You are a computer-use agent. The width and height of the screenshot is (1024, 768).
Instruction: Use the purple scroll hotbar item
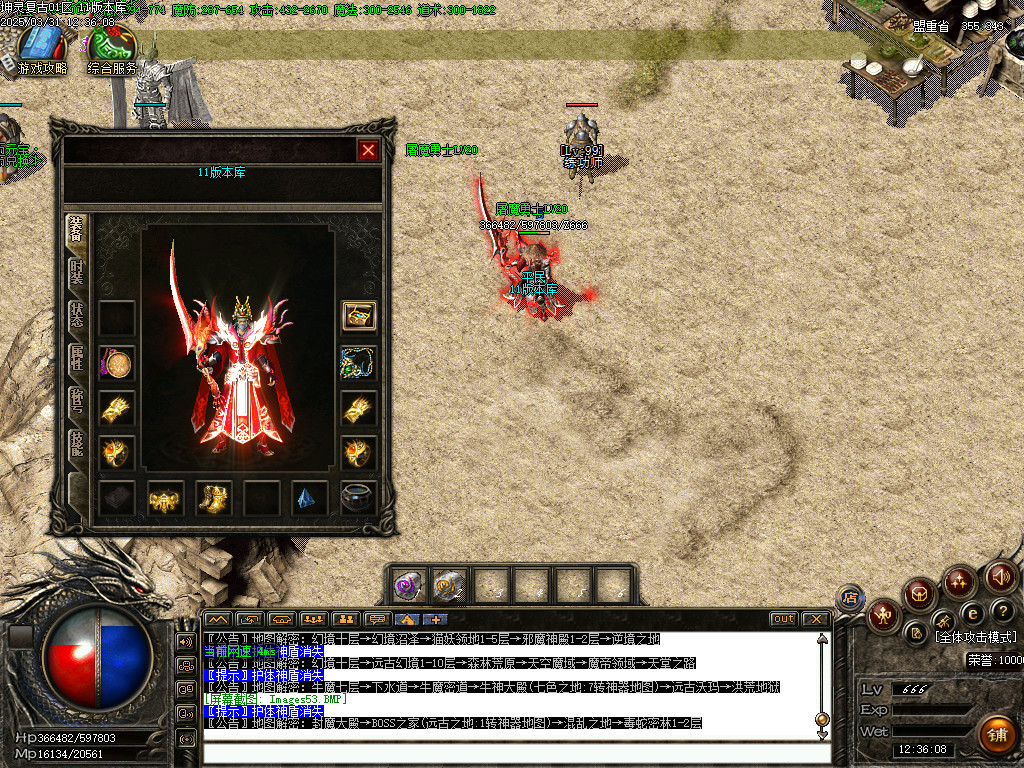(408, 585)
